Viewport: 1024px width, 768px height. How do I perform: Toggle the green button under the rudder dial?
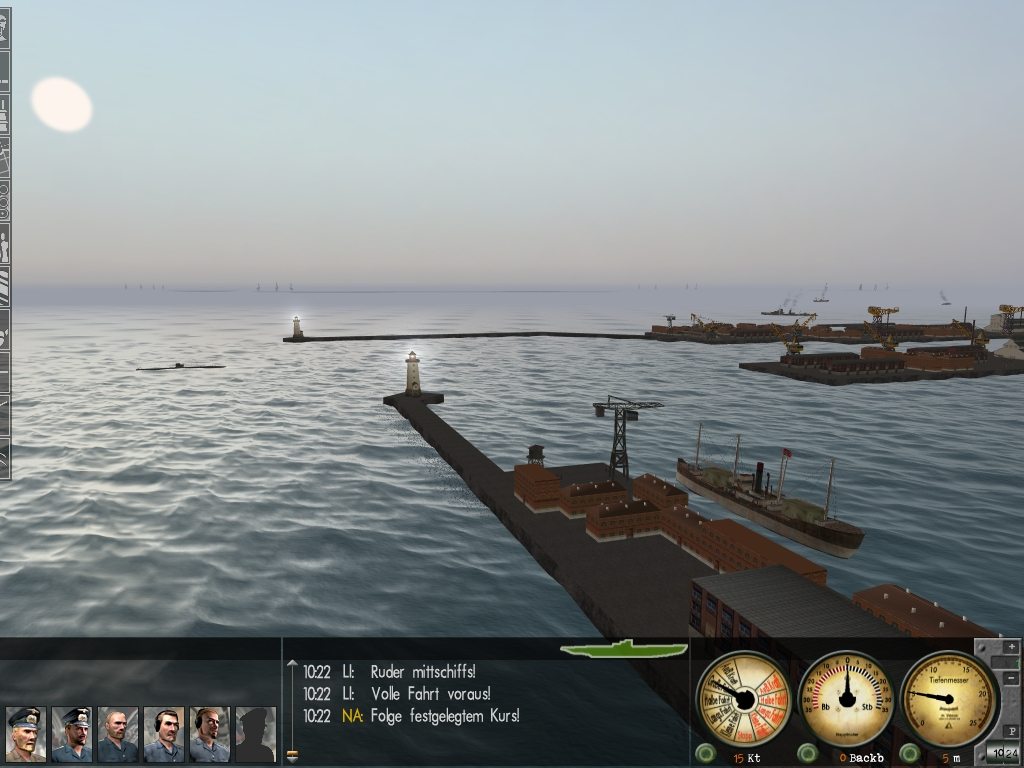point(808,753)
